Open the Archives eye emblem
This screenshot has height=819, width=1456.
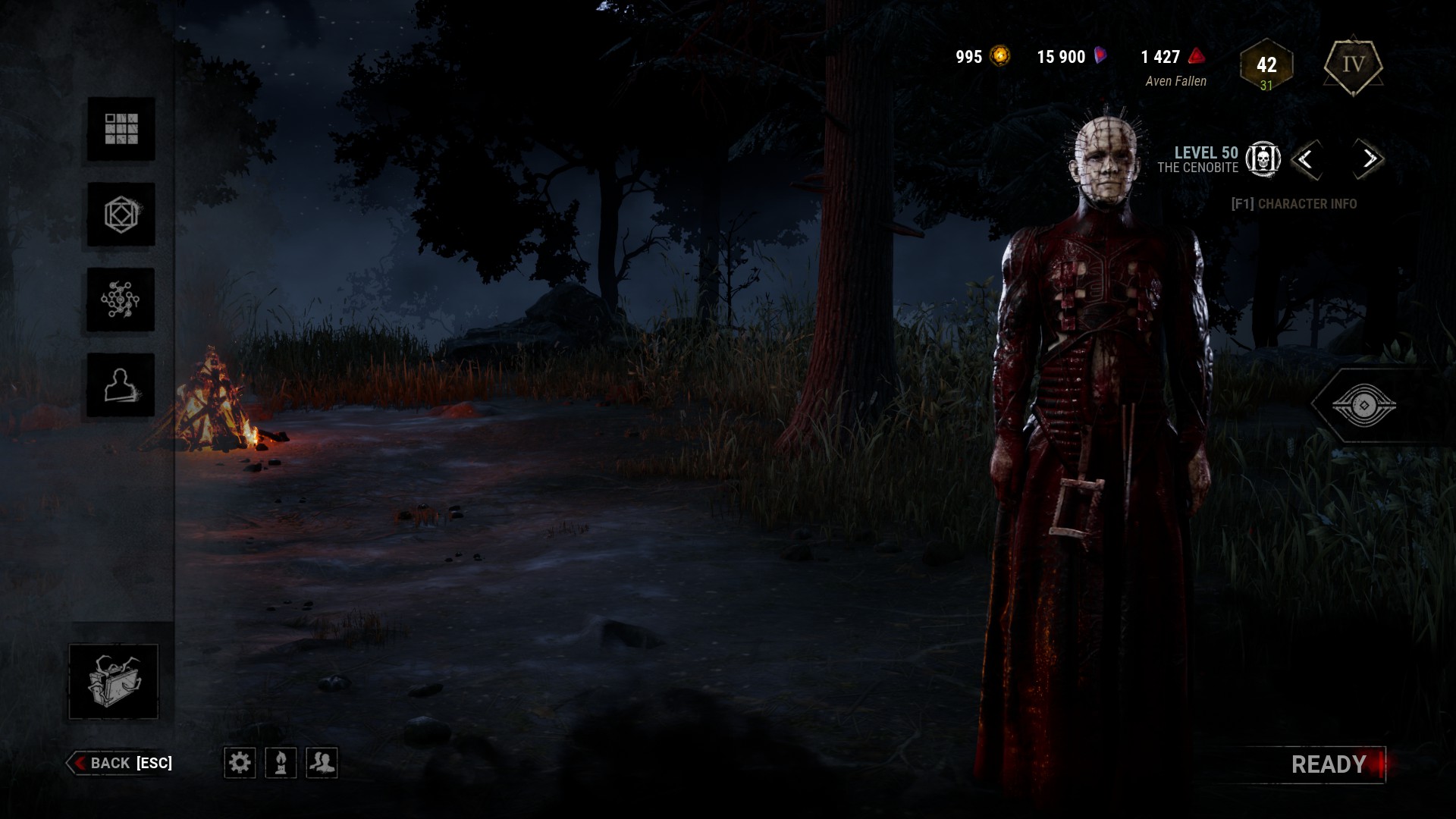[x=1363, y=406]
